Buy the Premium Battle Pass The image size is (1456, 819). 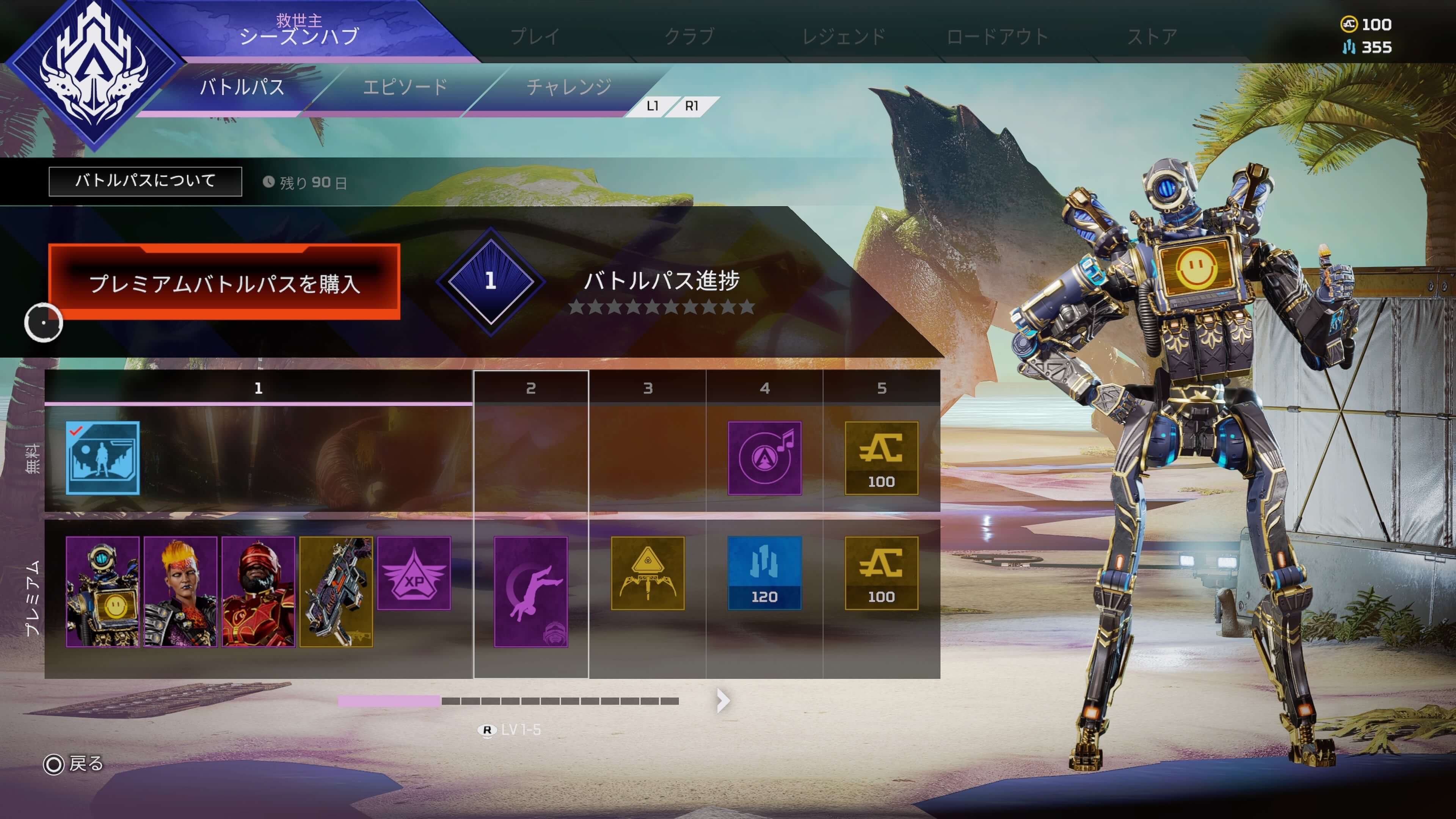[x=224, y=282]
